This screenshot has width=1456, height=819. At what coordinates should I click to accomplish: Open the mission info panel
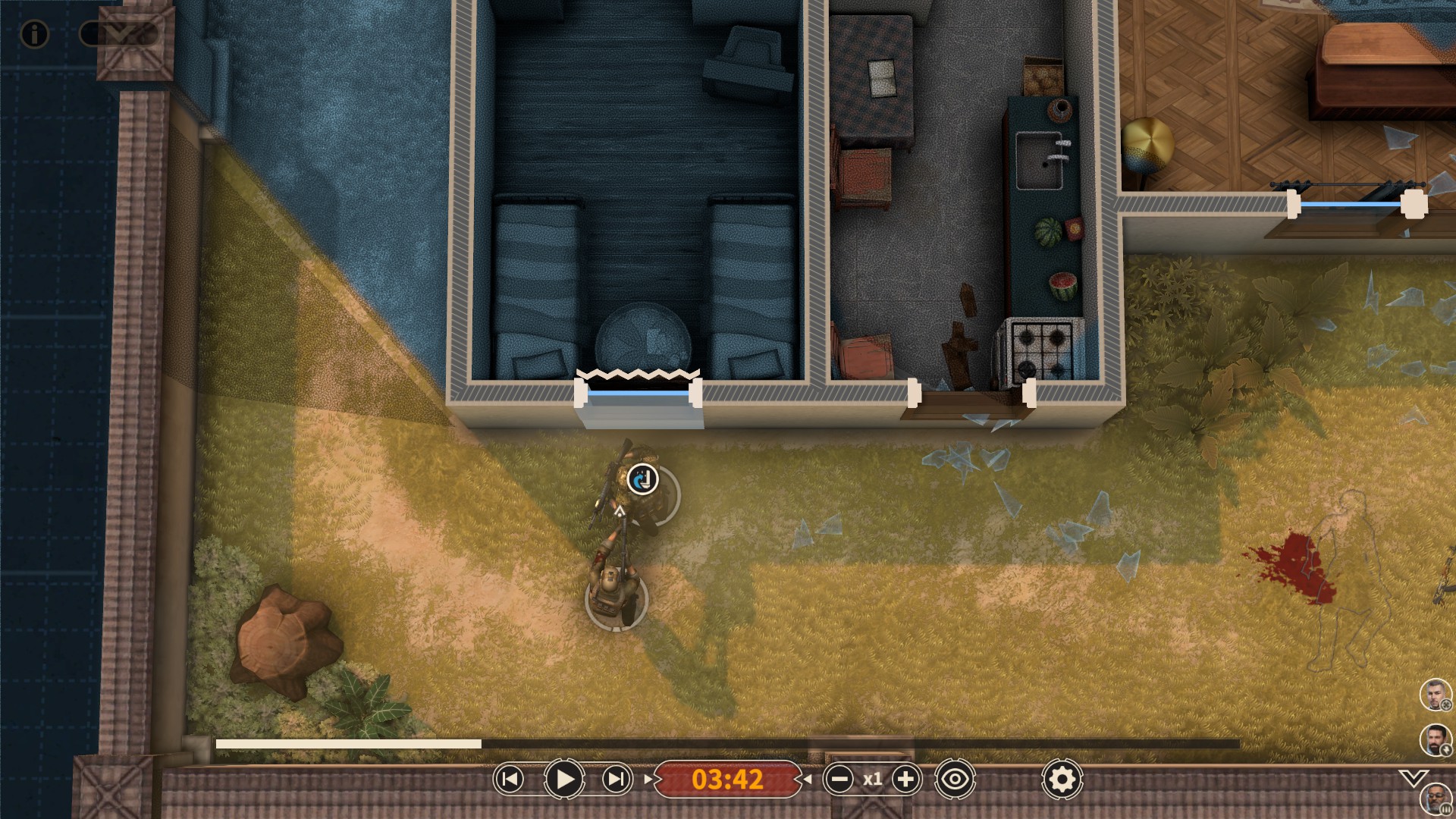pyautogui.click(x=33, y=34)
